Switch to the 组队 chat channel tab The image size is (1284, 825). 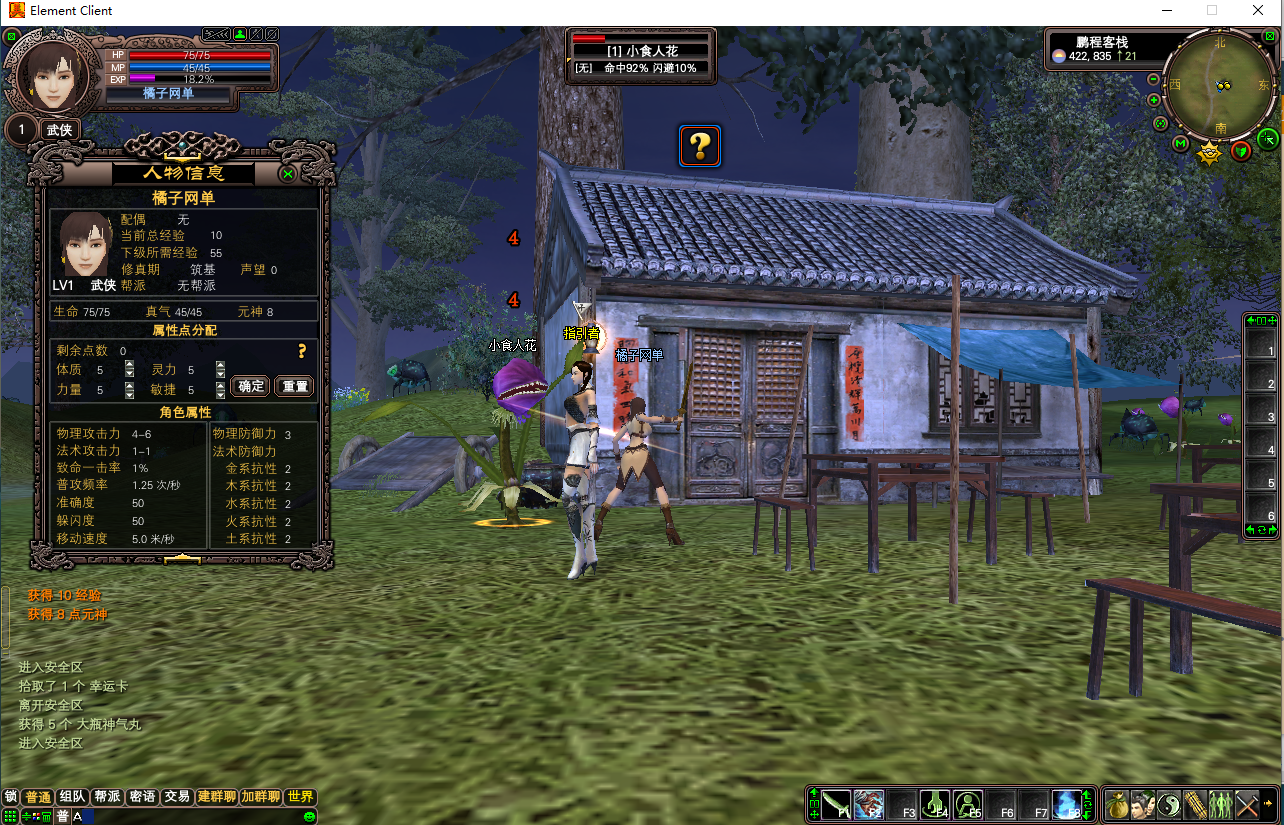pyautogui.click(x=72, y=796)
